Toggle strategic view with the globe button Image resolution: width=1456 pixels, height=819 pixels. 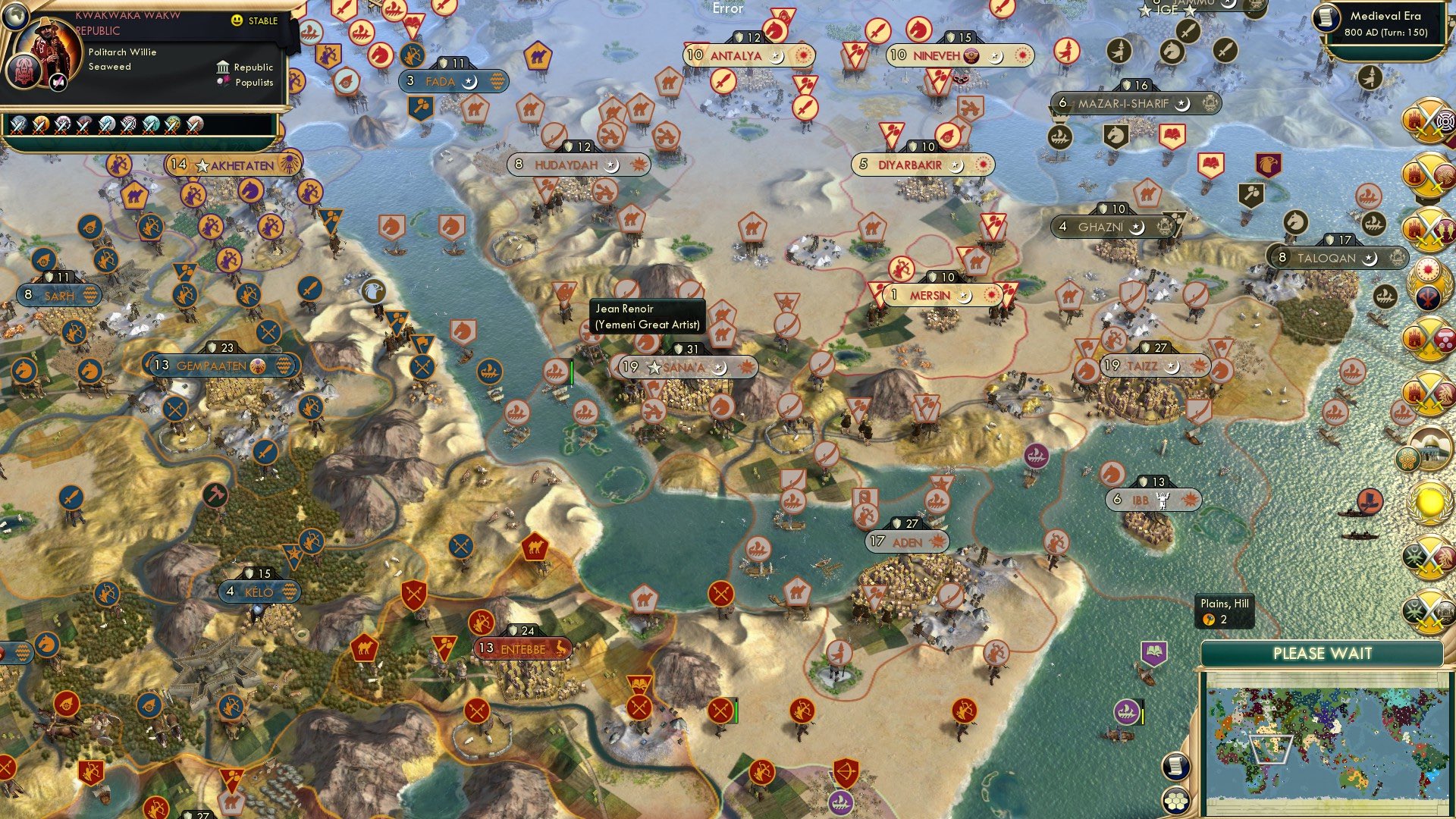pyautogui.click(x=16, y=17)
